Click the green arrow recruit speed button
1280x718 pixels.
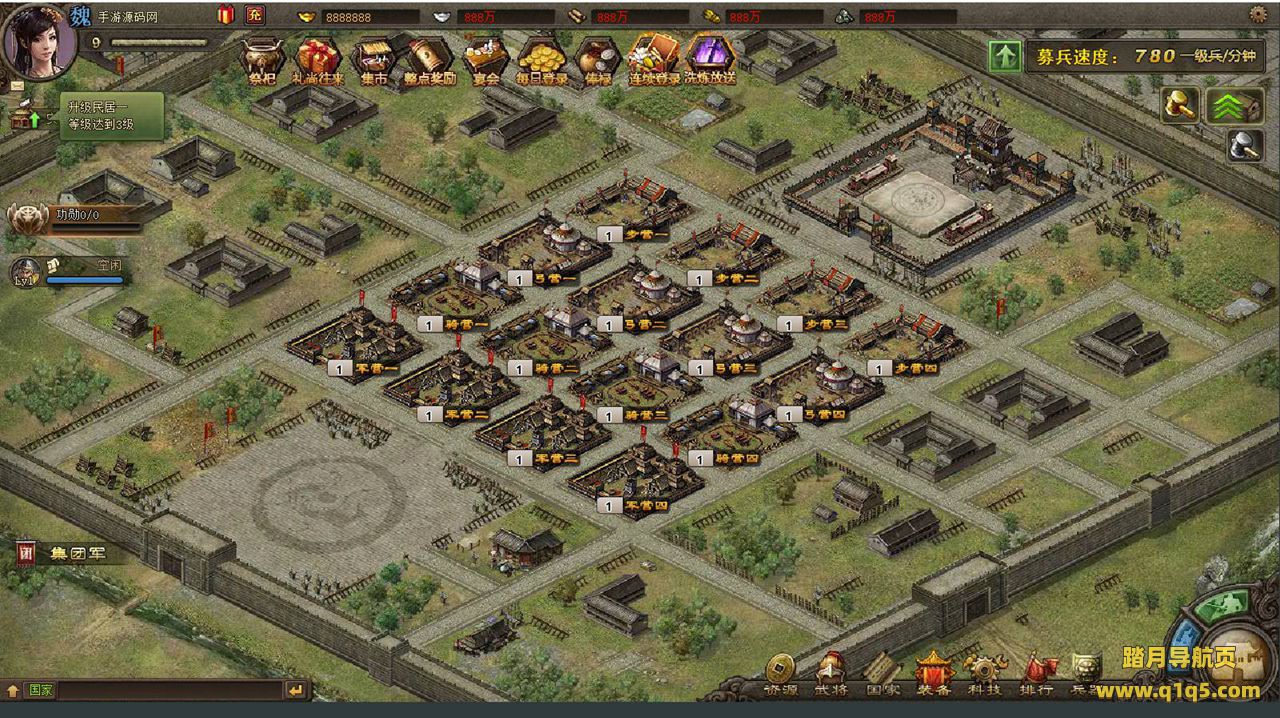[1004, 56]
